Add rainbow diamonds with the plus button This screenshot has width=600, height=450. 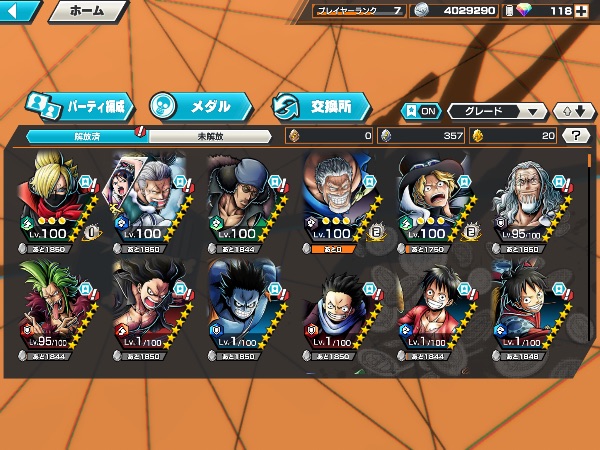[x=581, y=11]
